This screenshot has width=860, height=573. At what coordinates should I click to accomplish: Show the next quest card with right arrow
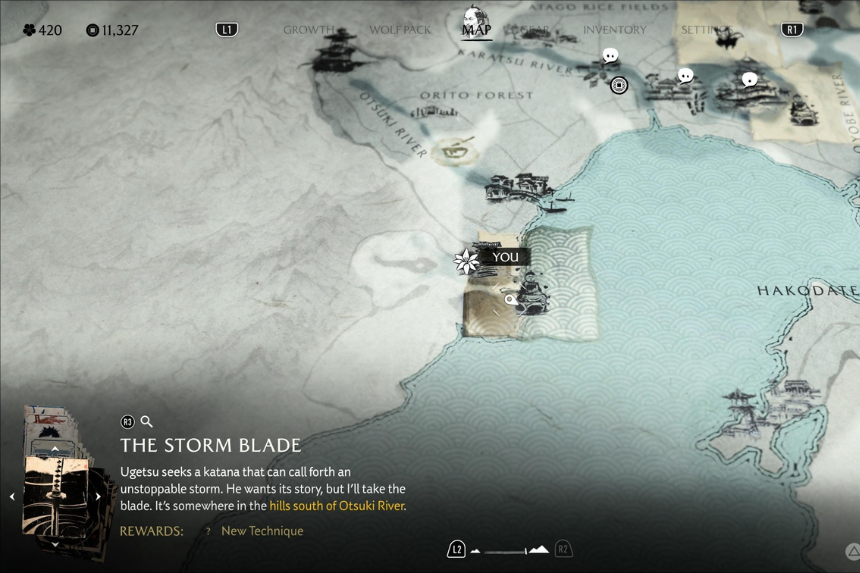(98, 496)
